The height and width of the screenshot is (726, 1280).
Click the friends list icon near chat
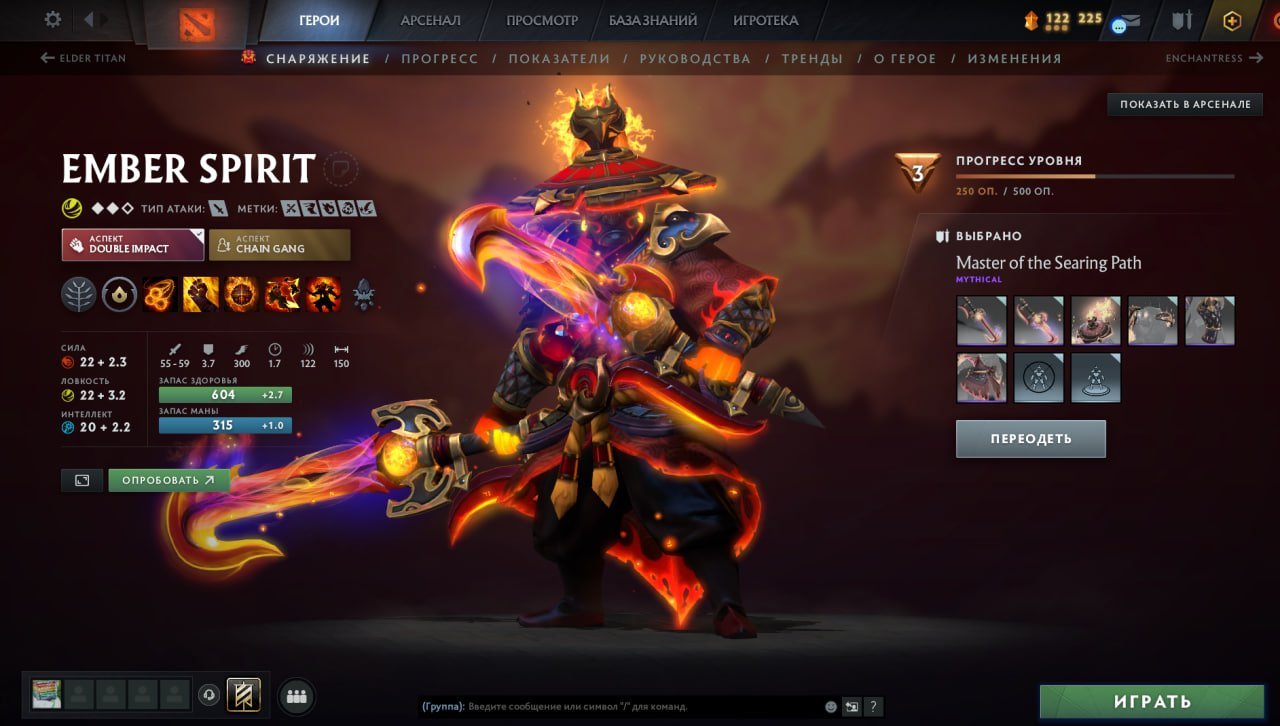pyautogui.click(x=296, y=697)
